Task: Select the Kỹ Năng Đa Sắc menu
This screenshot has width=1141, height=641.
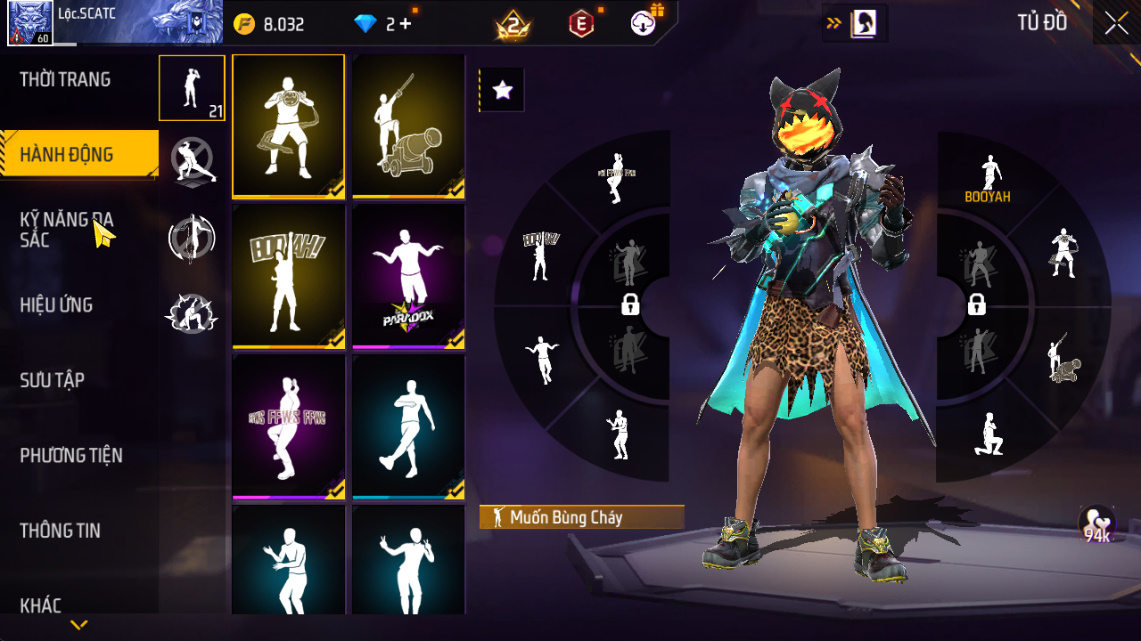Action: click(x=66, y=229)
